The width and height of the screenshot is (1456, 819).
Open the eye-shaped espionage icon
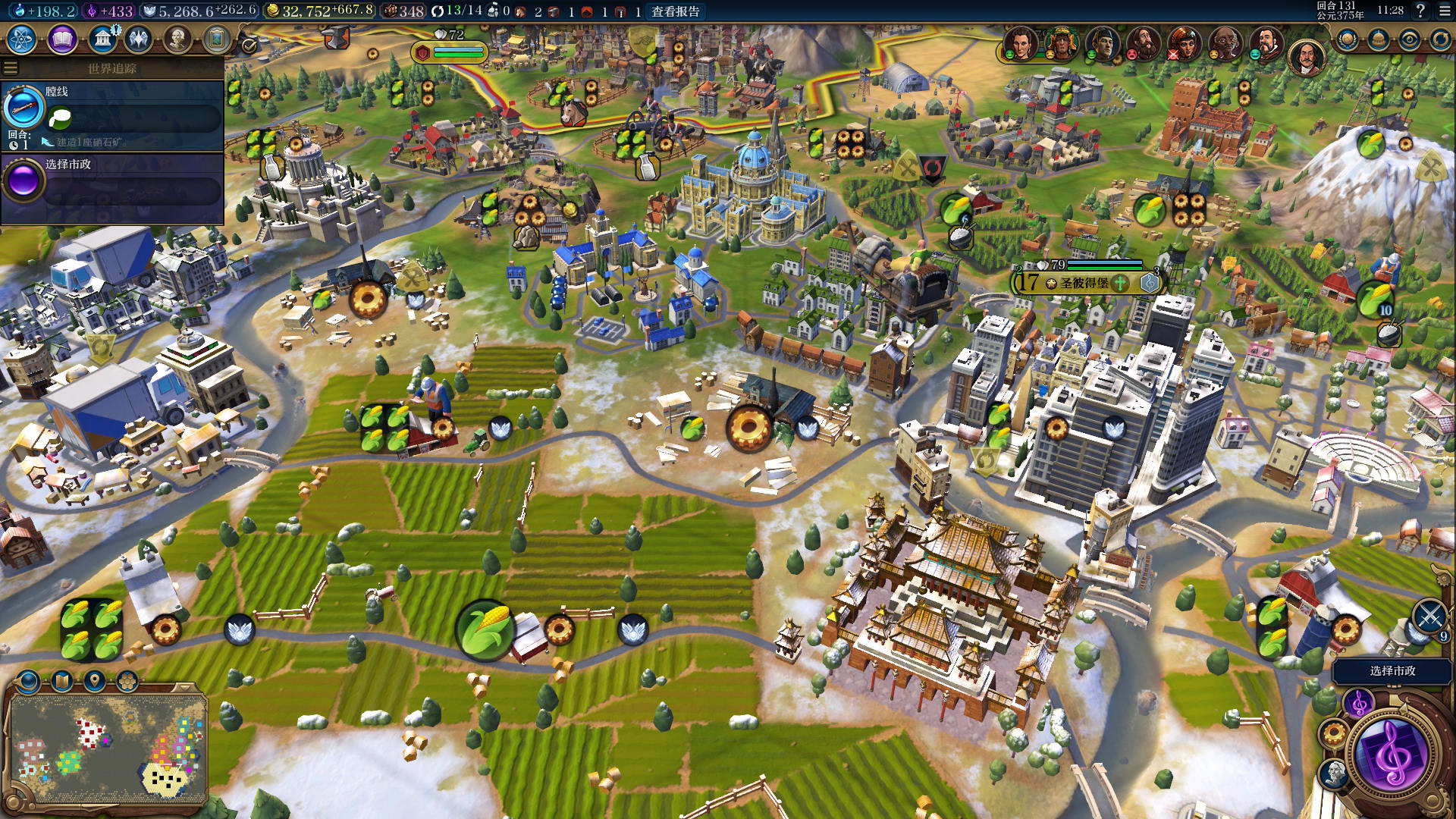pos(1409,39)
